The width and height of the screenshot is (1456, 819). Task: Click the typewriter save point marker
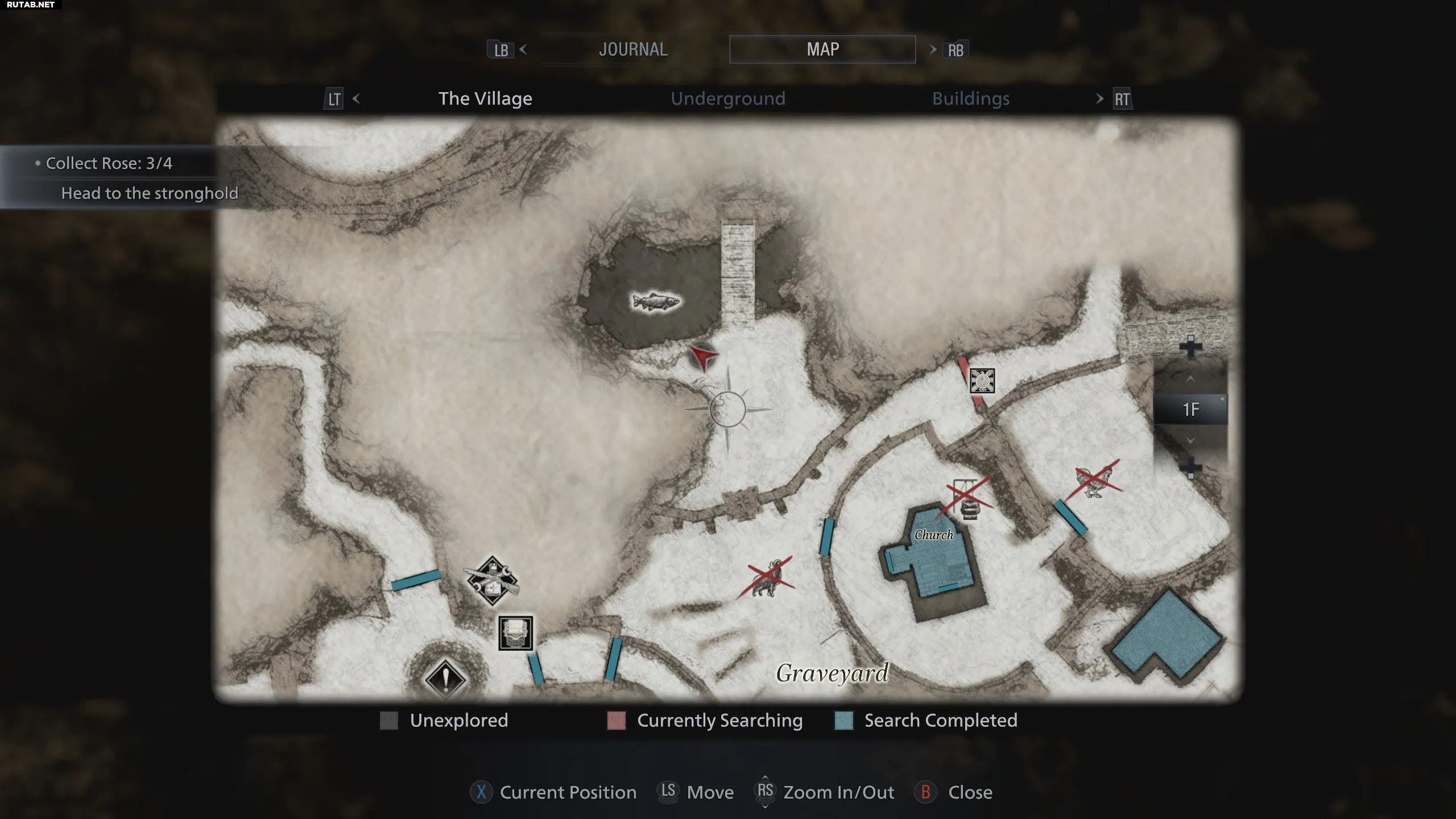516,633
